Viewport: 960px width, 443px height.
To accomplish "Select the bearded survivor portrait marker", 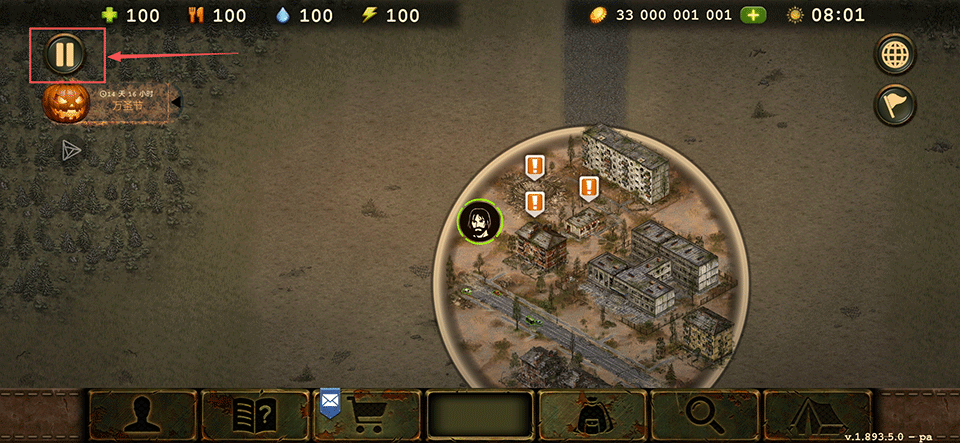I will coord(480,222).
